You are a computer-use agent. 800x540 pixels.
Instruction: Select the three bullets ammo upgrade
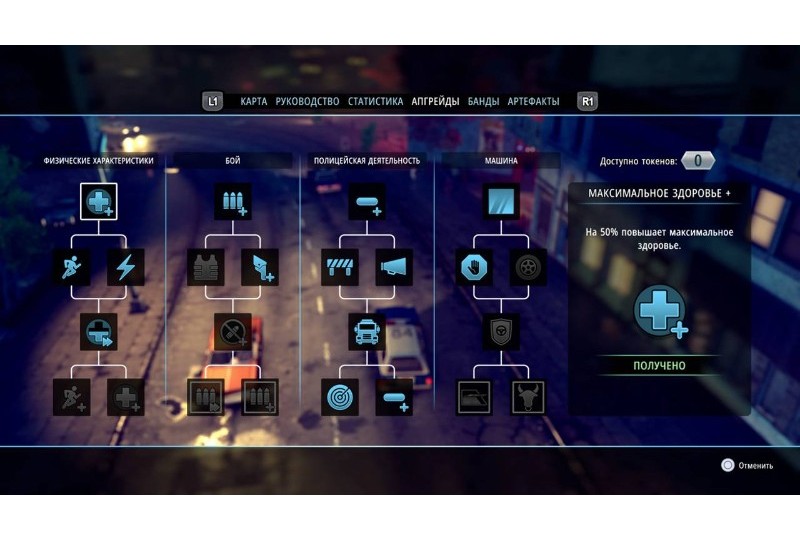232,202
